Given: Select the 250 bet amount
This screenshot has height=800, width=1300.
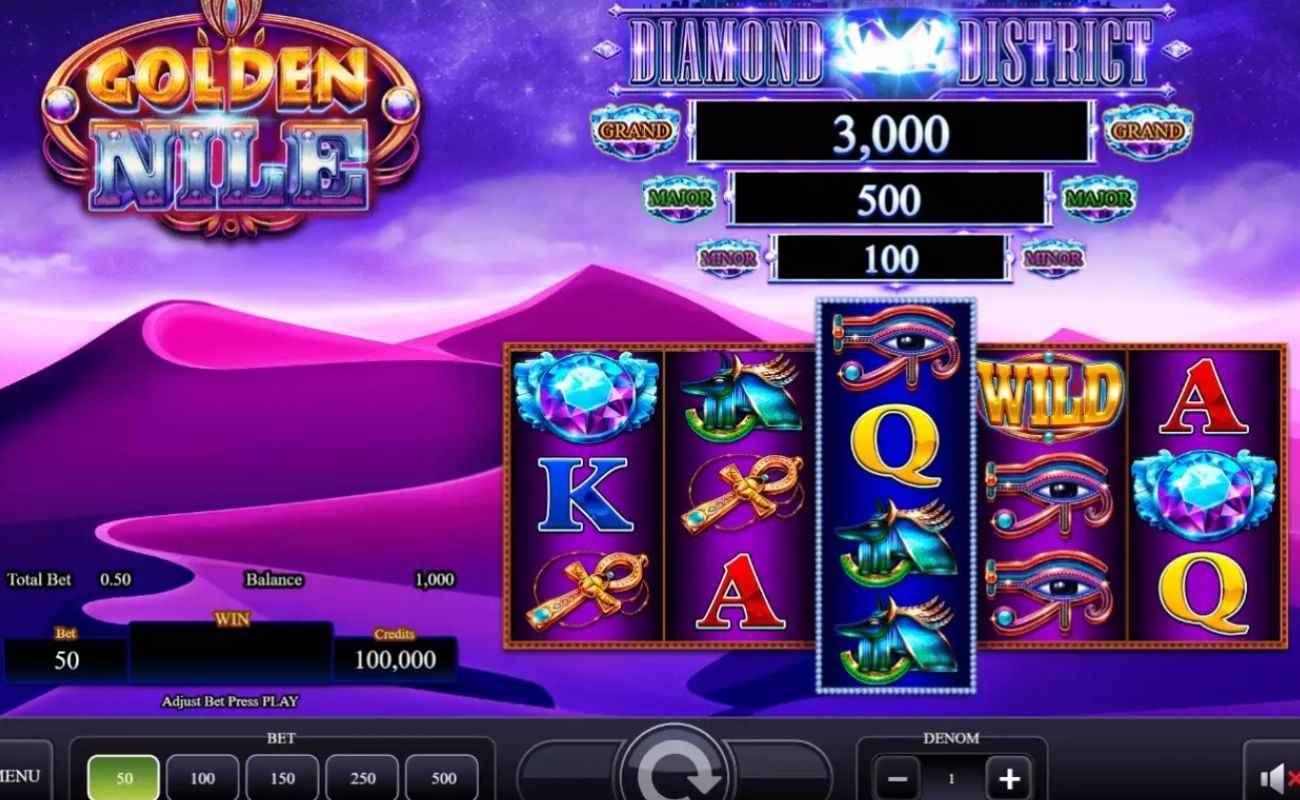Looking at the screenshot, I should click(x=362, y=777).
